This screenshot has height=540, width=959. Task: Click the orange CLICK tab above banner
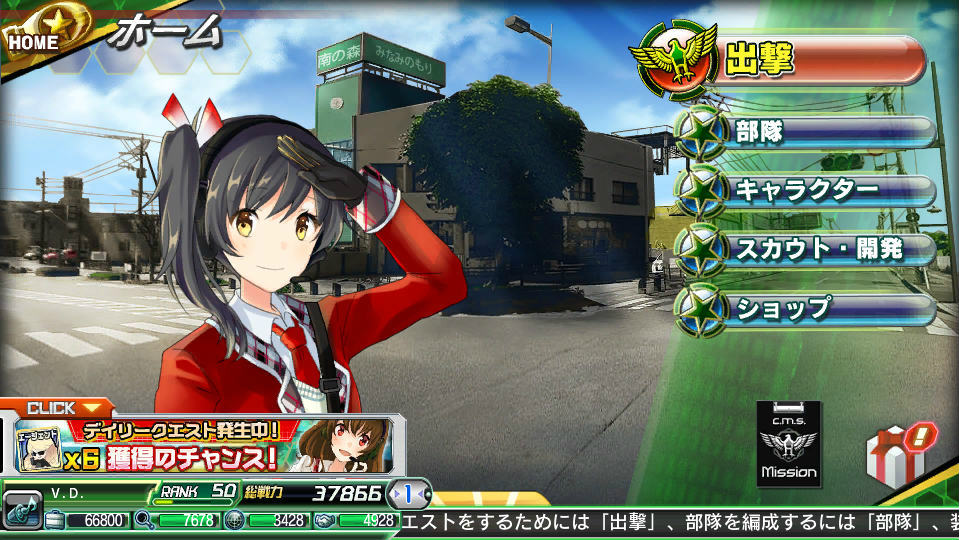coord(58,407)
